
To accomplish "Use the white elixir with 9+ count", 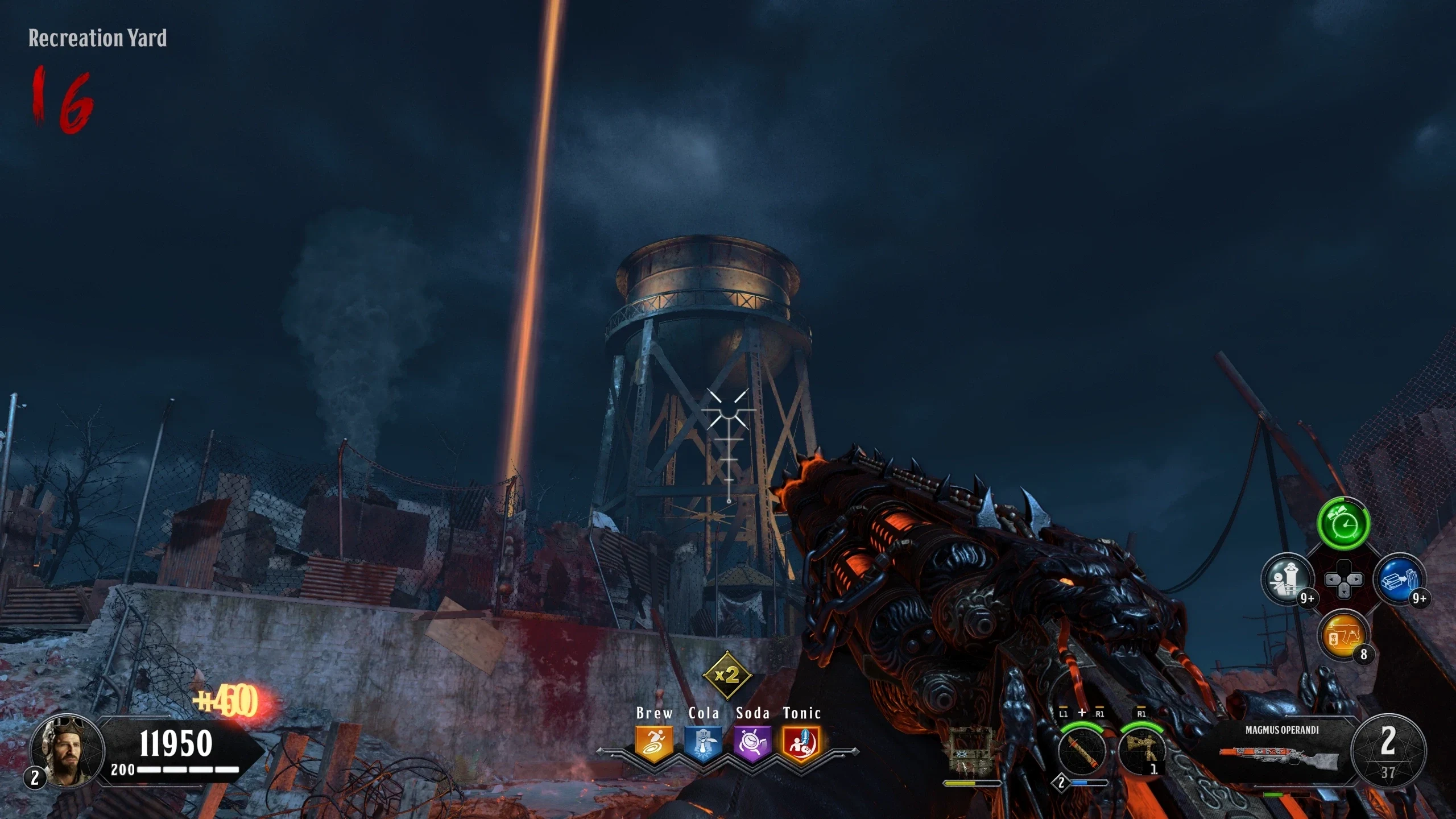I will pyautogui.click(x=1288, y=580).
